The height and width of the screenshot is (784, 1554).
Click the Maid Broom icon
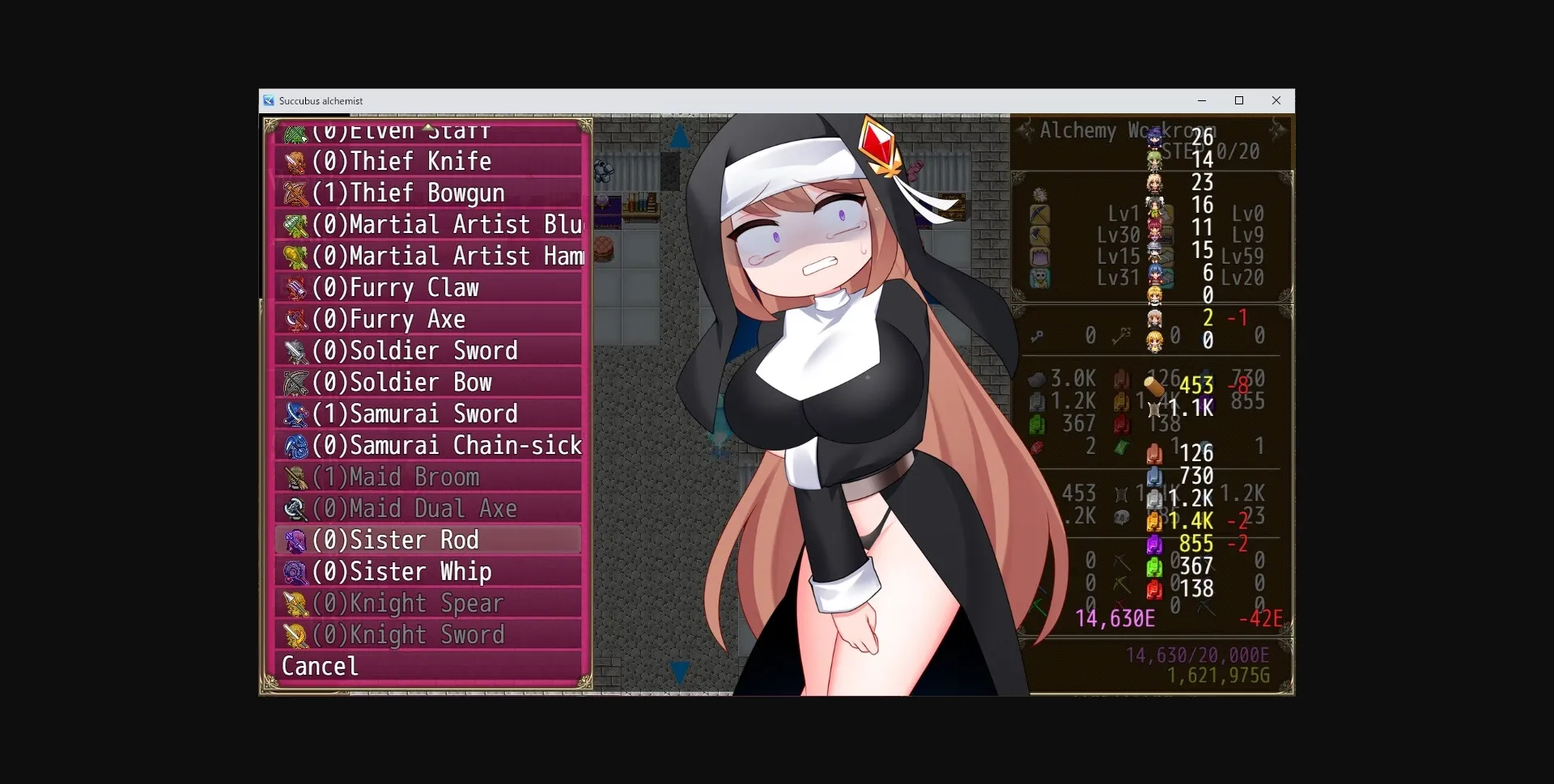(x=296, y=477)
